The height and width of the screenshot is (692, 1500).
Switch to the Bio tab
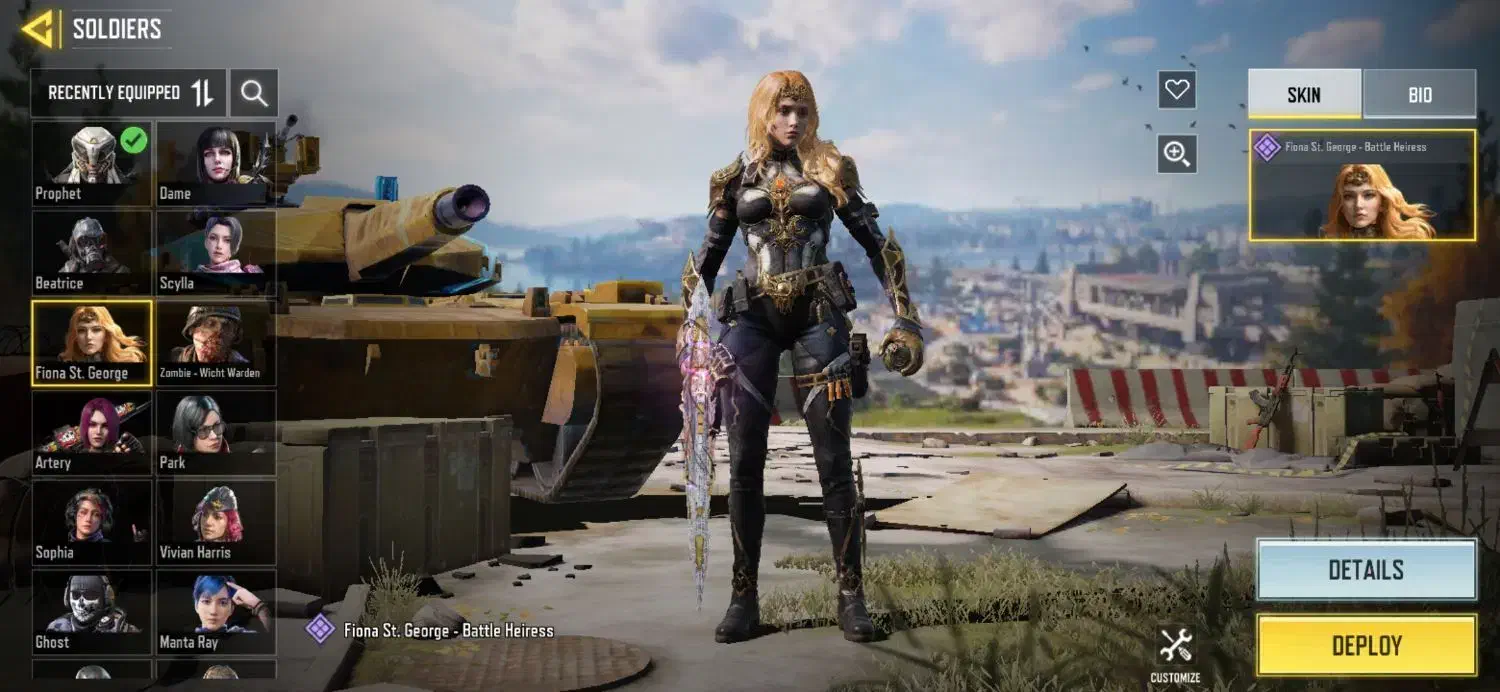click(x=1419, y=95)
